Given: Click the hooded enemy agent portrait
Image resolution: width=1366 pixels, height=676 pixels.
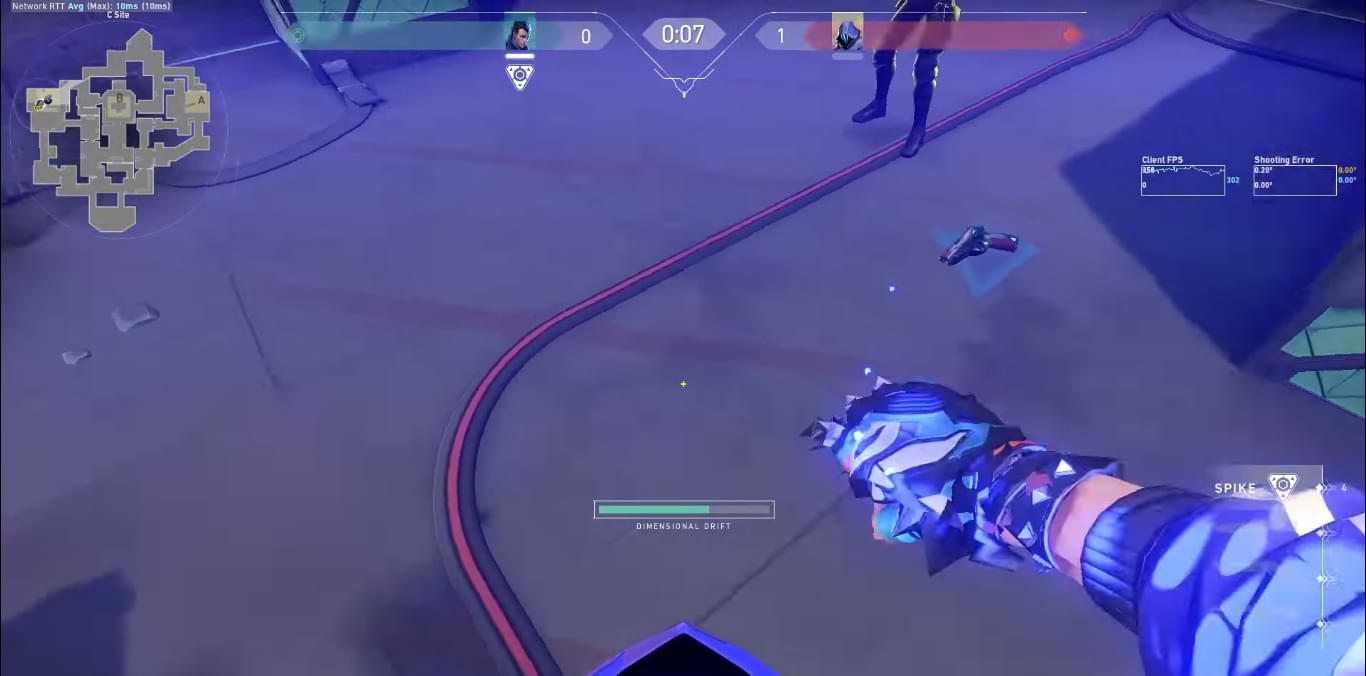Looking at the screenshot, I should click(847, 34).
